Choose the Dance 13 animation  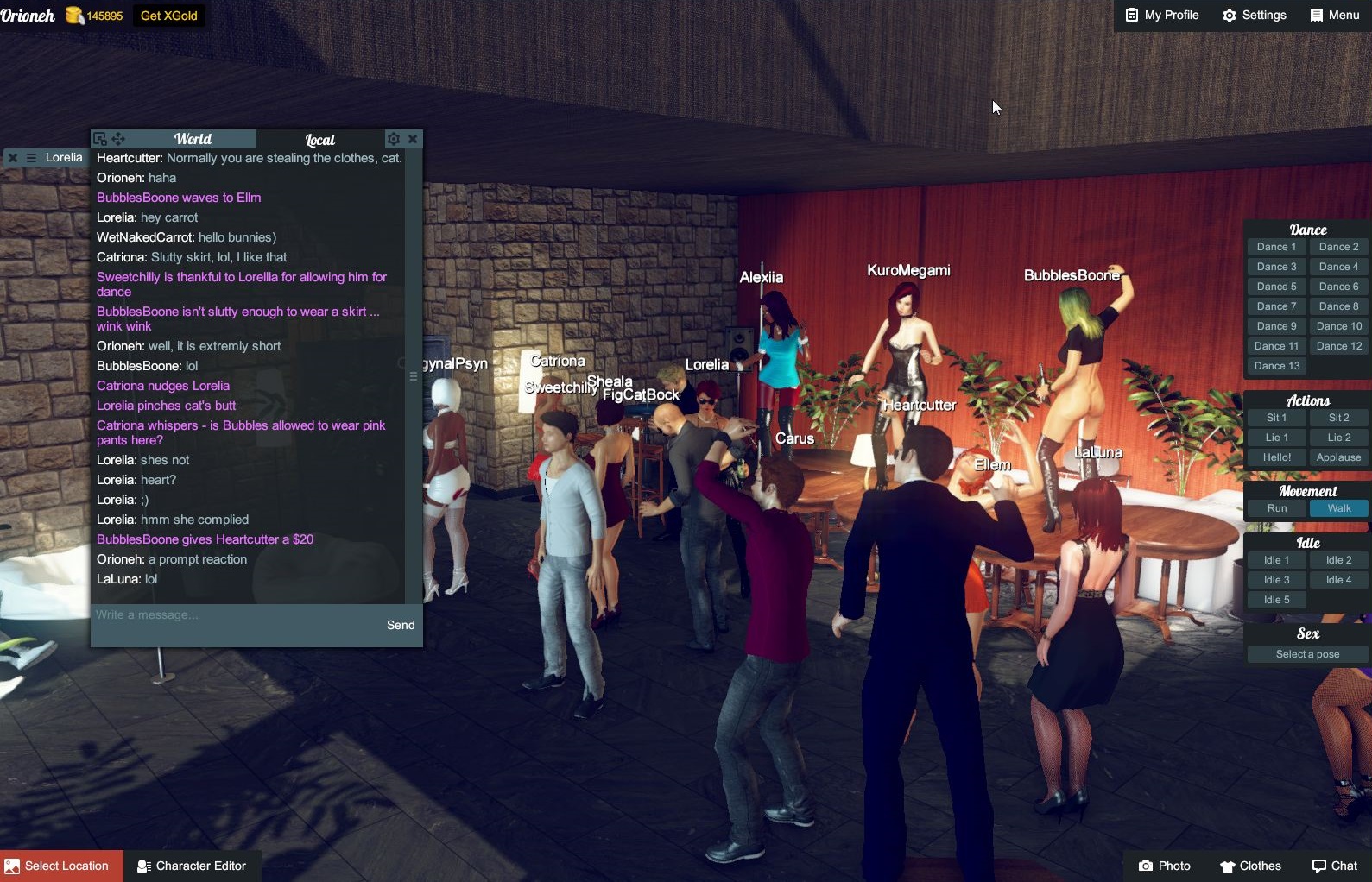coord(1276,366)
